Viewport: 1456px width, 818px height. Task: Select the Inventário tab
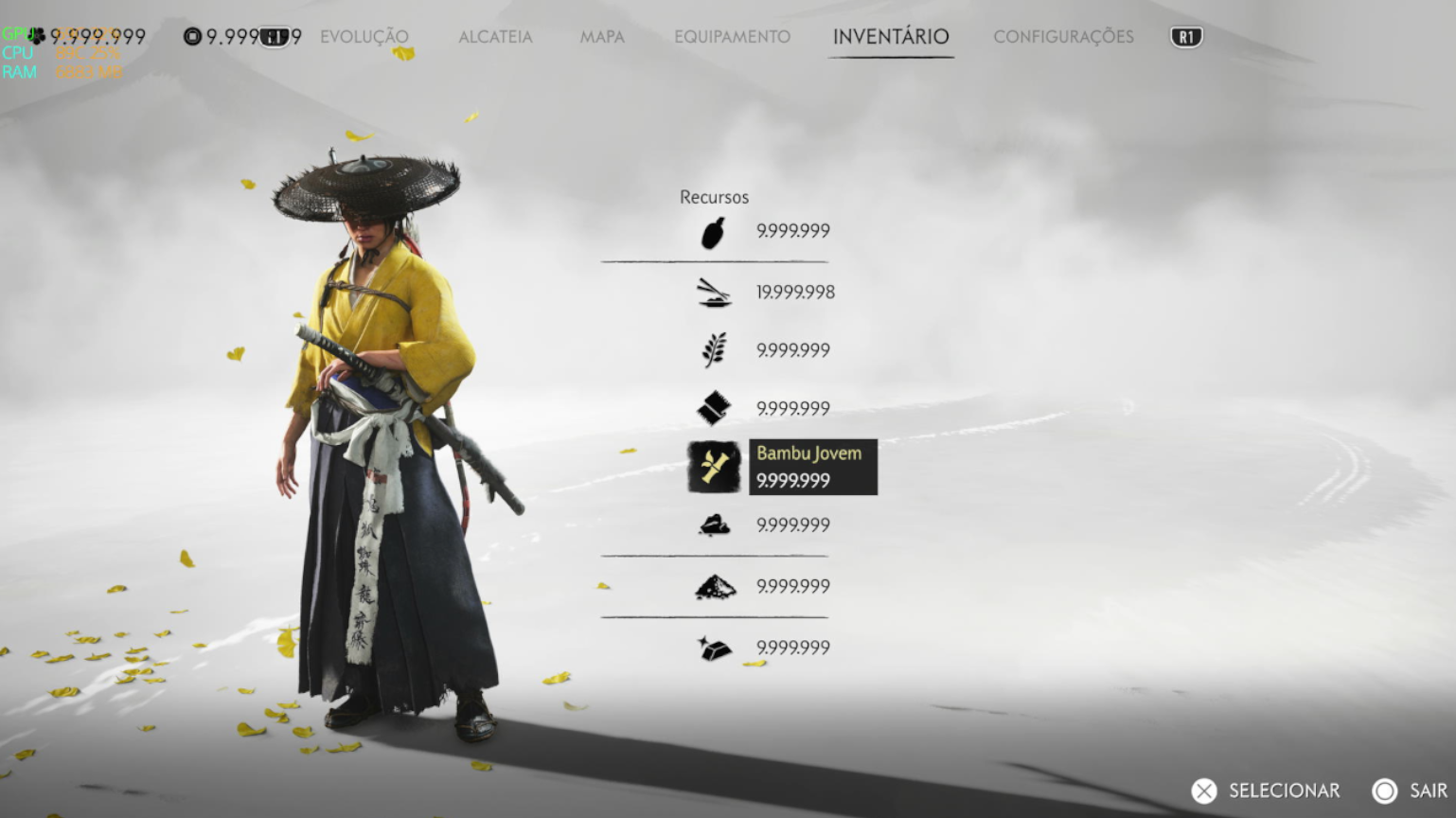point(891,37)
